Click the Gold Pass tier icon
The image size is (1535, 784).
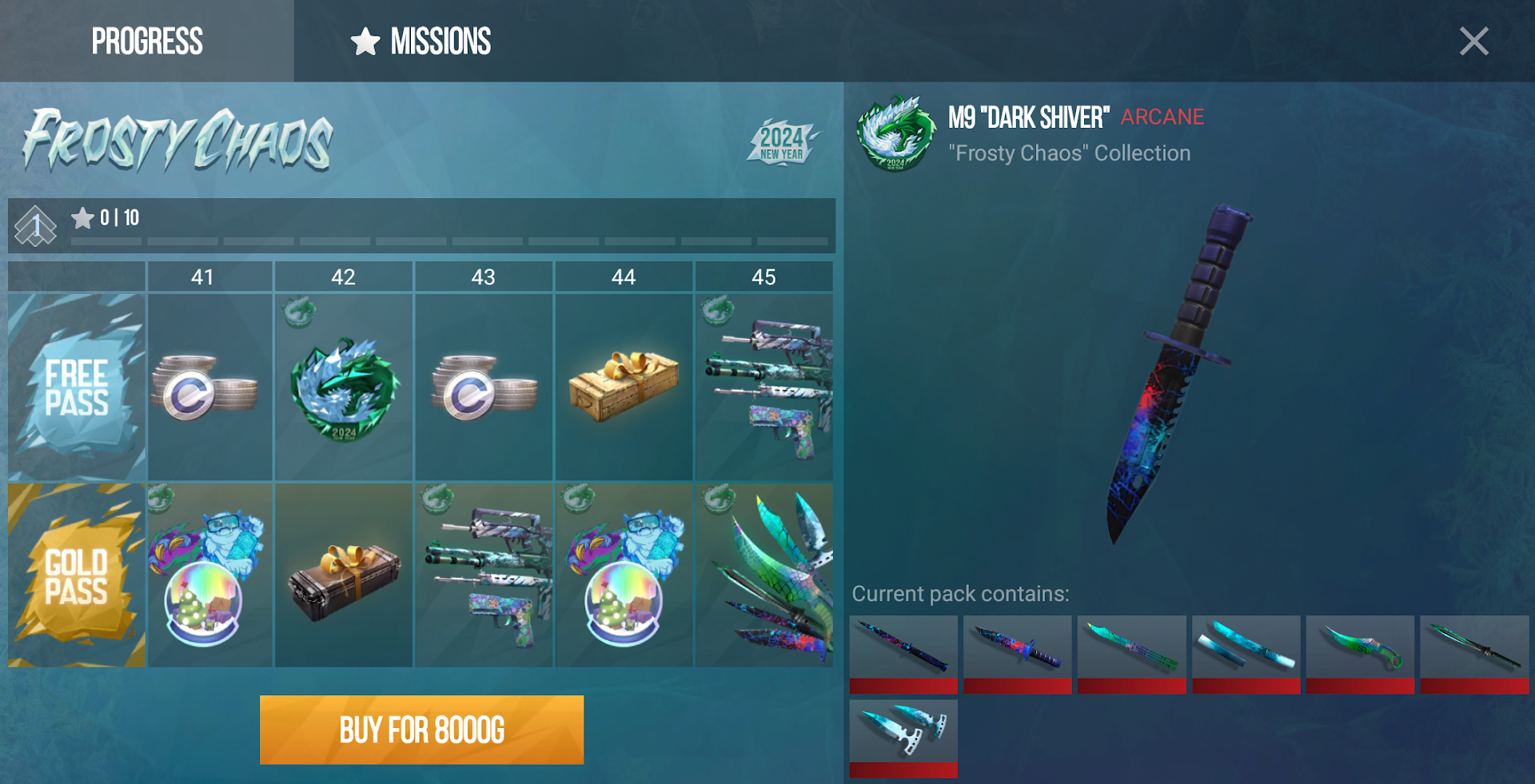(76, 574)
